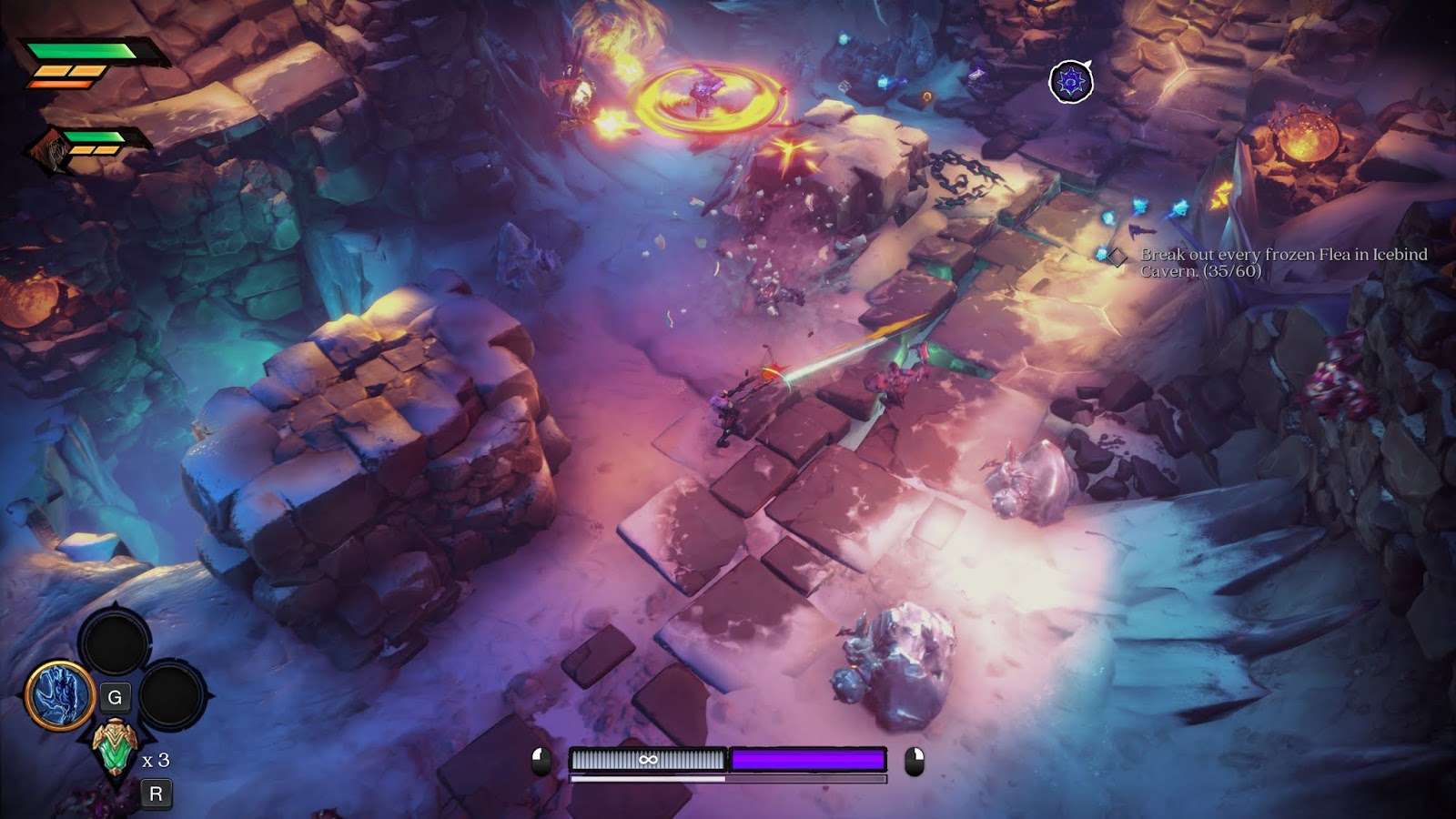
Task: Select the frozen Flea objective tracker
Action: 1283,262
